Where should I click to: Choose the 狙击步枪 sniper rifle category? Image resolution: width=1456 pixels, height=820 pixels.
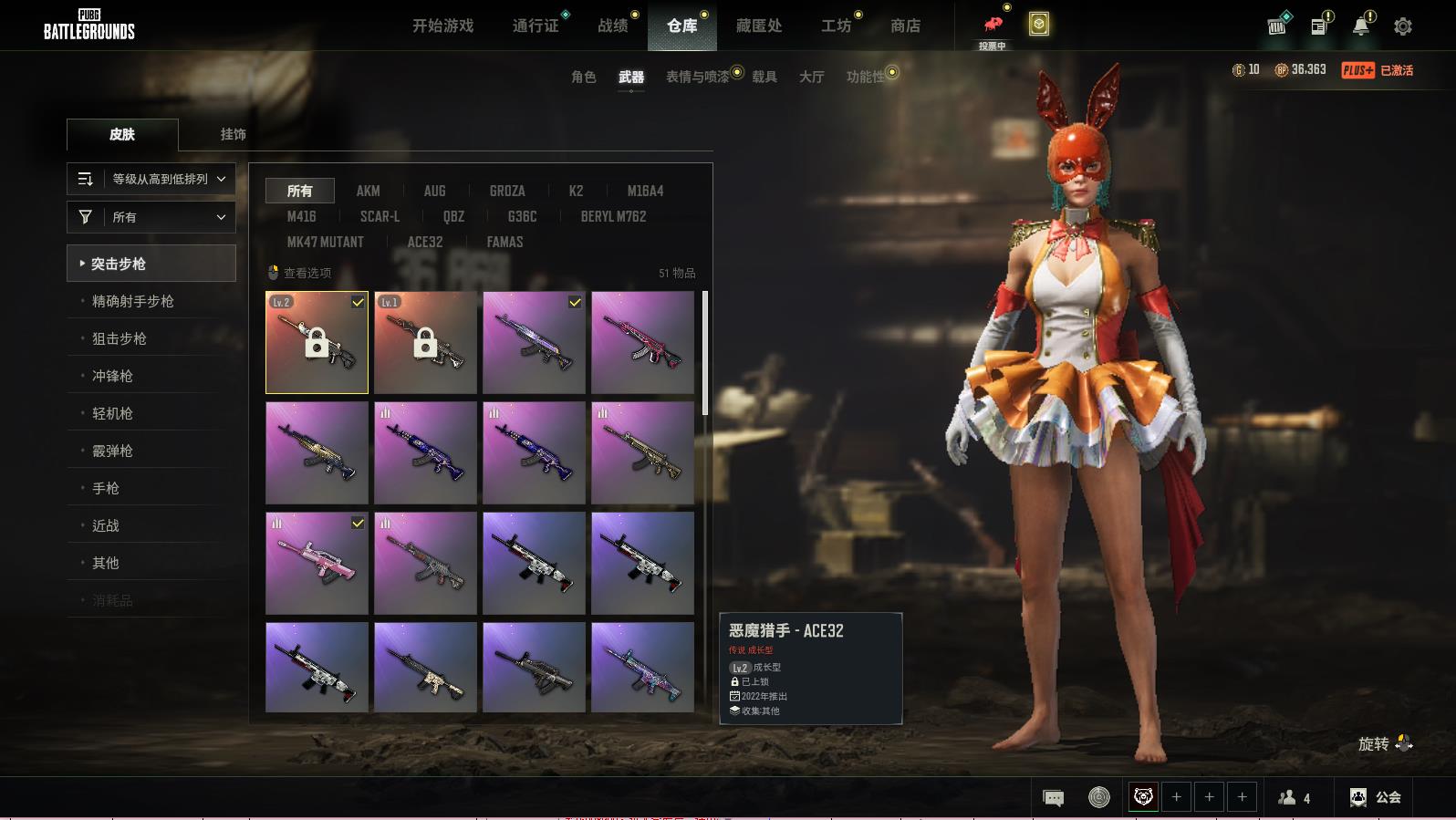click(x=120, y=338)
